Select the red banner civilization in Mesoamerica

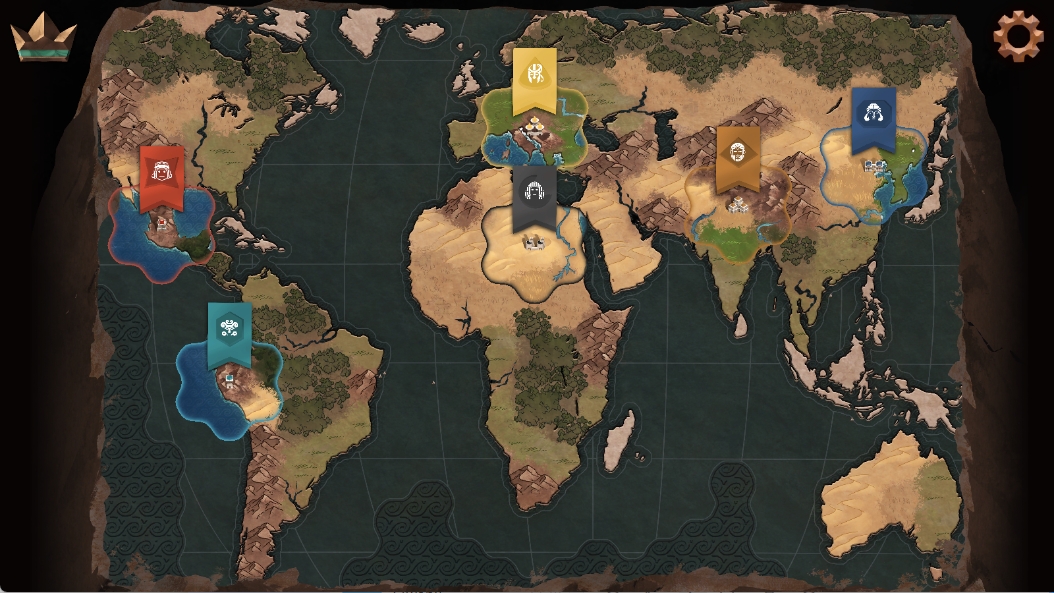pyautogui.click(x=162, y=177)
